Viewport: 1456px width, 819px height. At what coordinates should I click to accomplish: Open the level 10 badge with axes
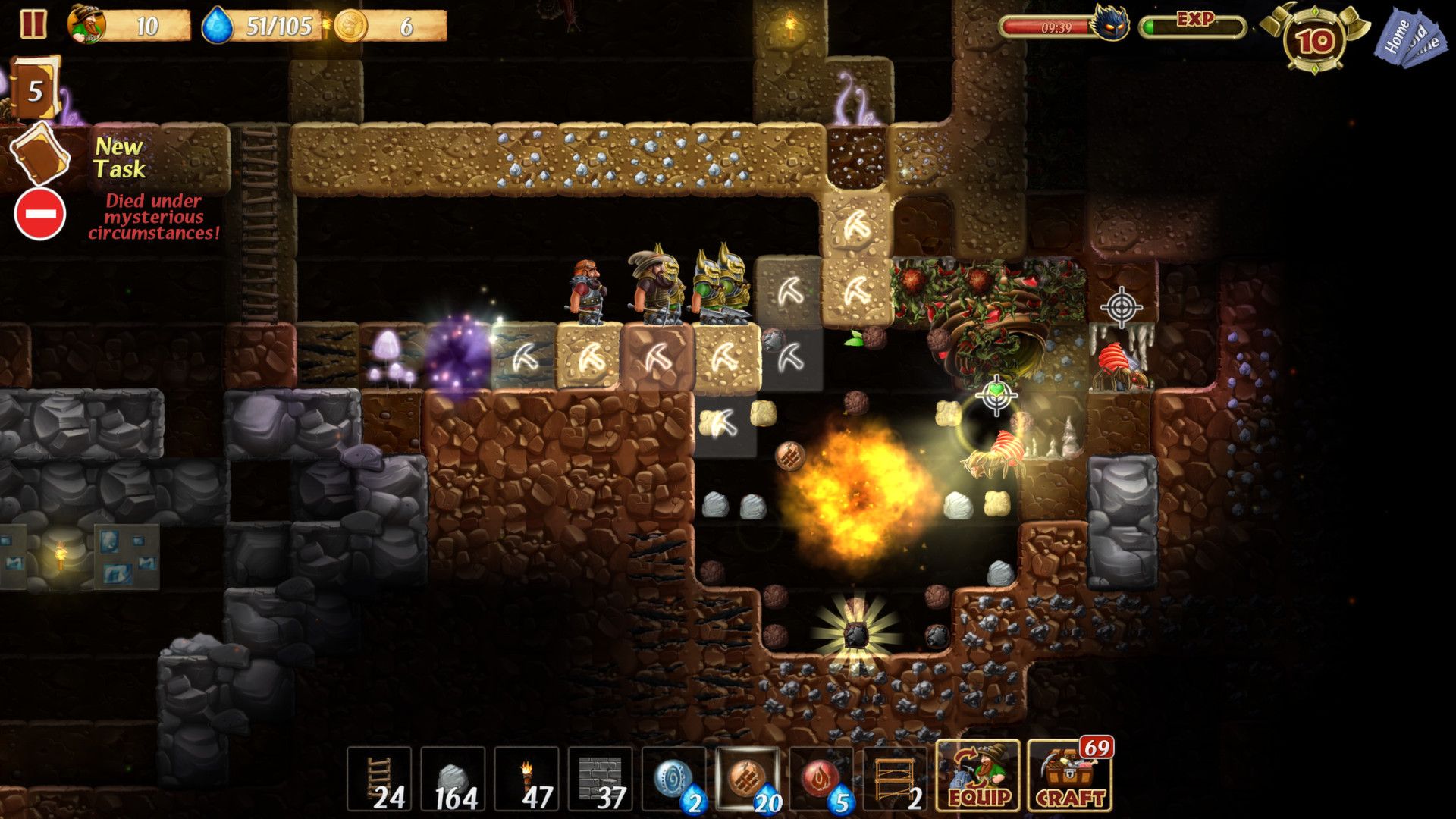(x=1314, y=41)
